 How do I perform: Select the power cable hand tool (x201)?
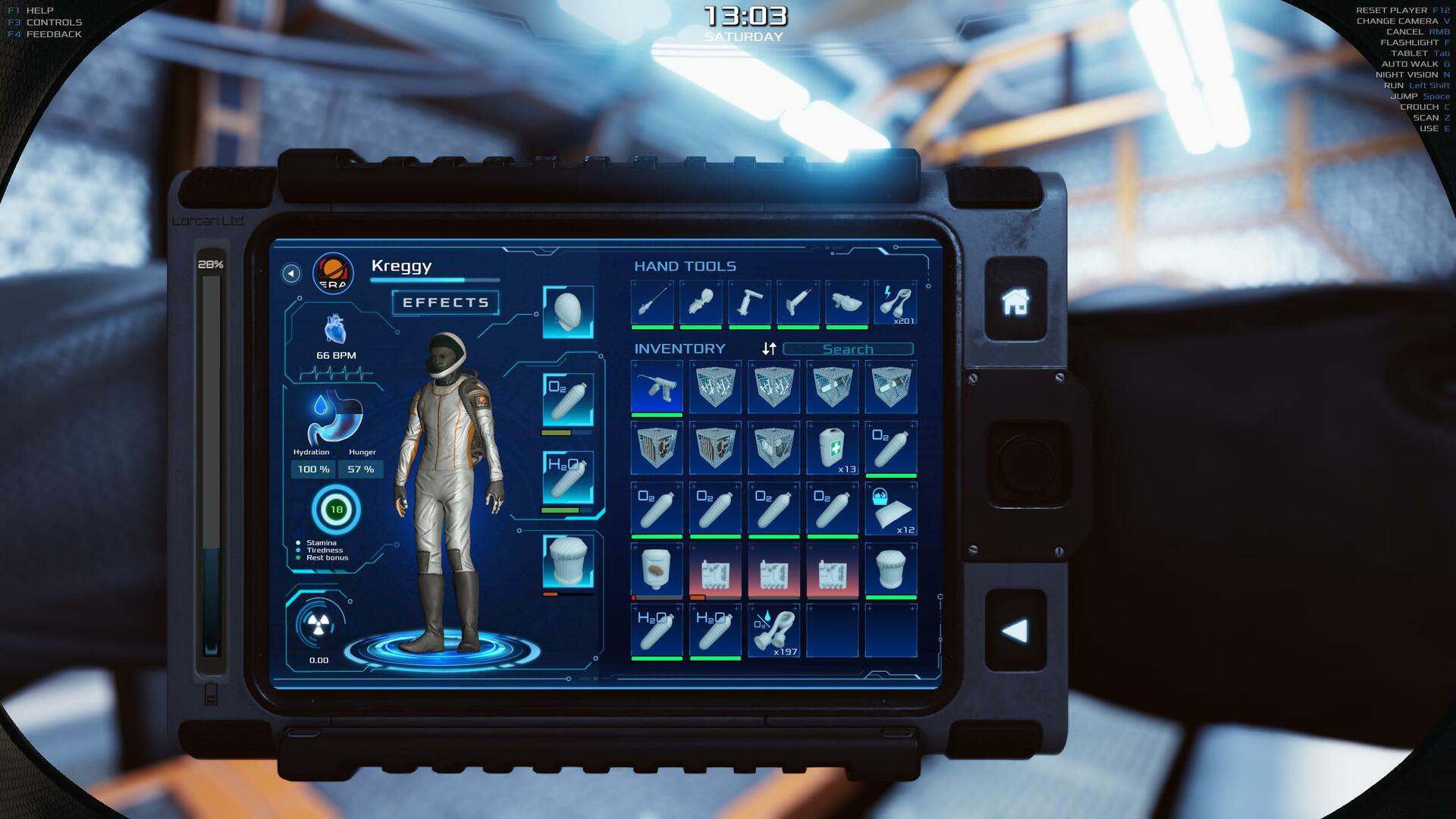tap(896, 303)
